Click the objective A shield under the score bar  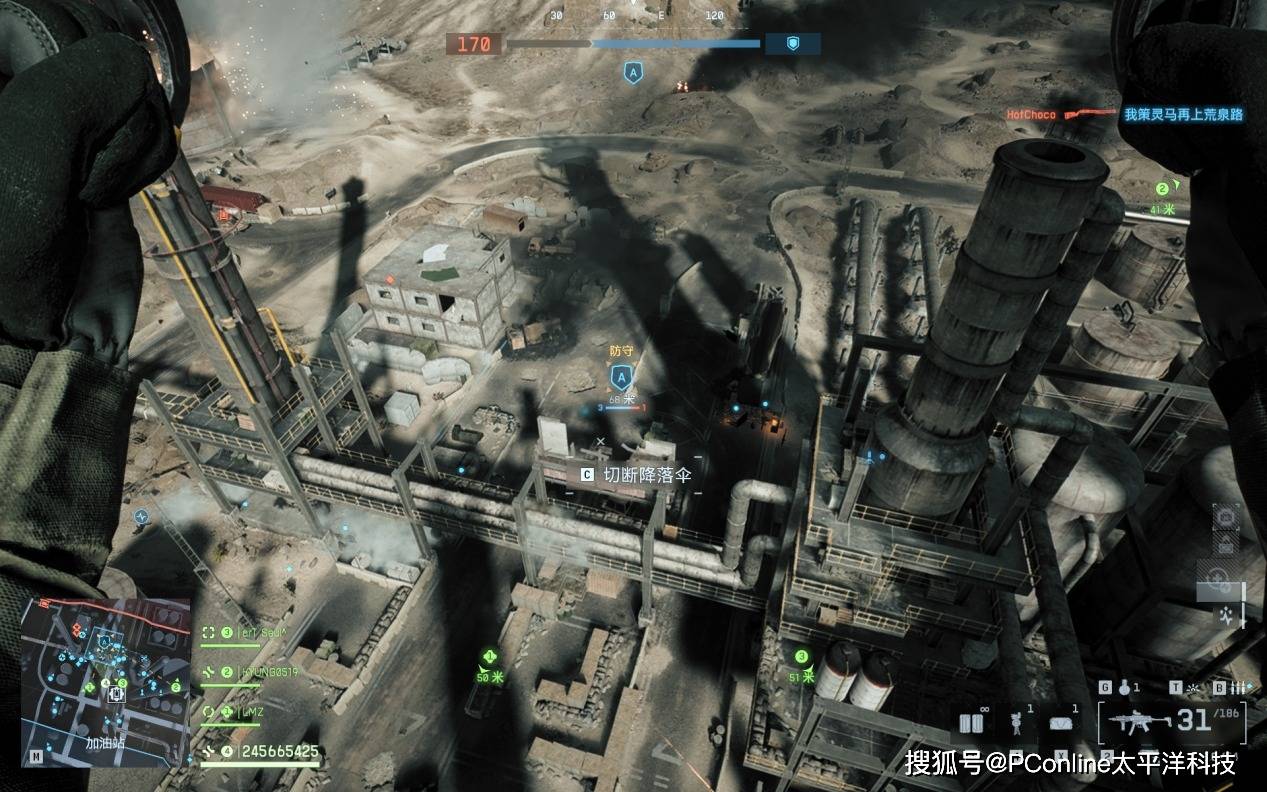point(632,73)
